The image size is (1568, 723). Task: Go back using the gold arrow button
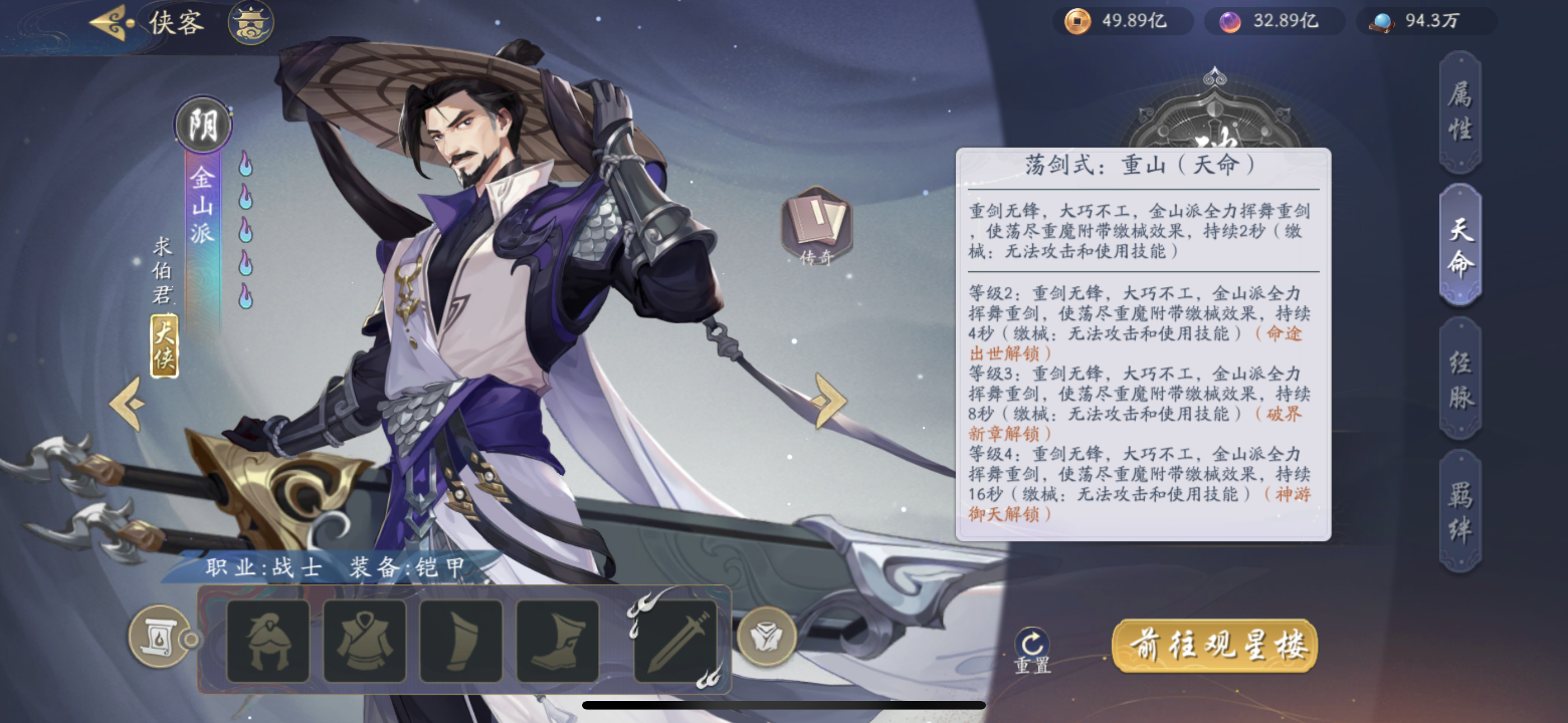pos(112,22)
